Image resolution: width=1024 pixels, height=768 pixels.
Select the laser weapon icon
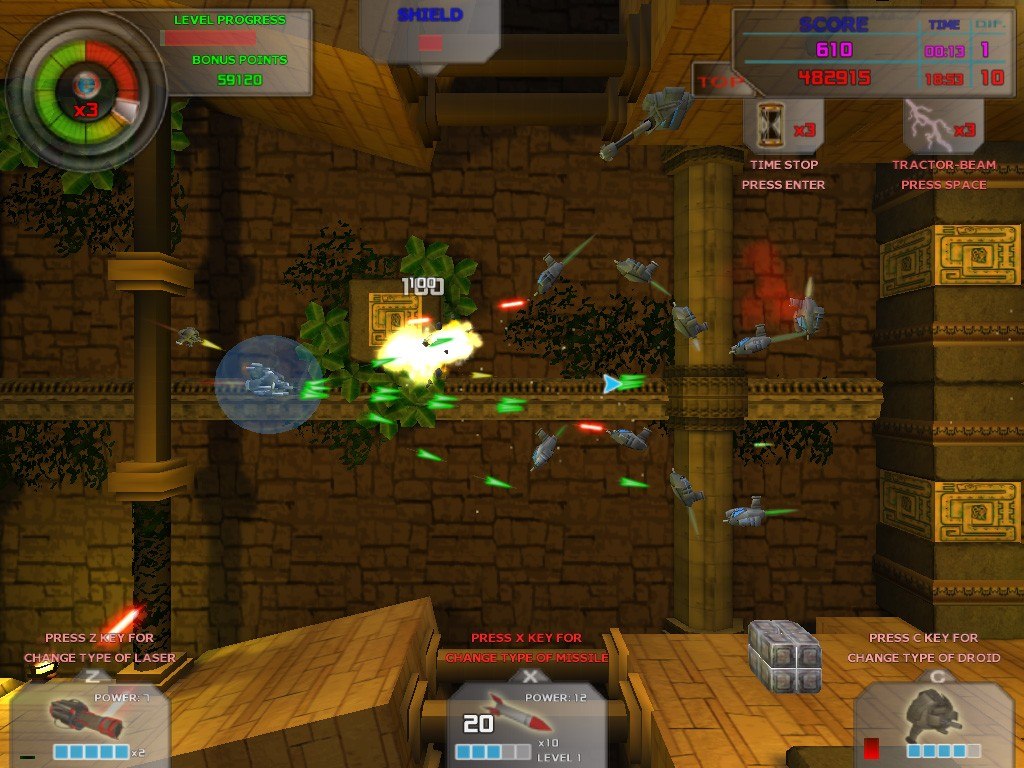pos(85,717)
